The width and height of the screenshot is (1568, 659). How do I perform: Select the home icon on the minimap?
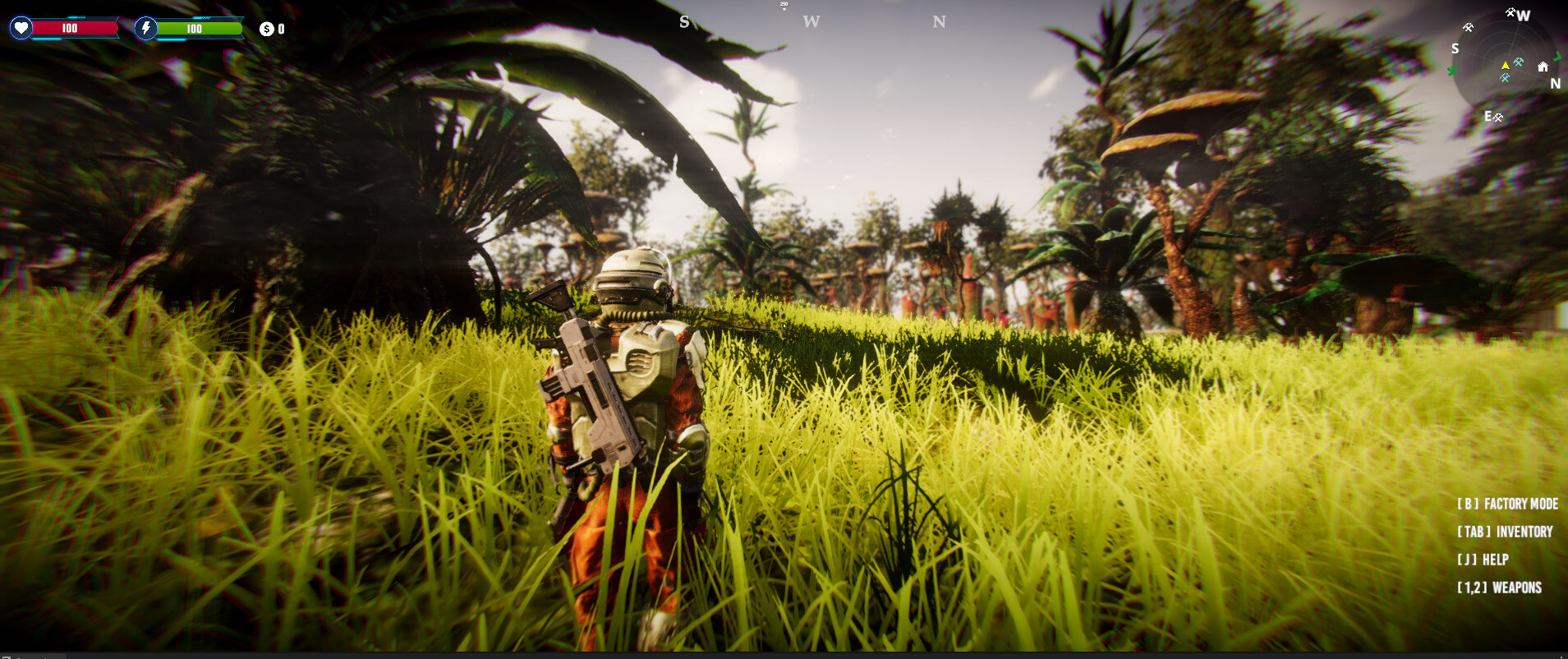click(1543, 67)
